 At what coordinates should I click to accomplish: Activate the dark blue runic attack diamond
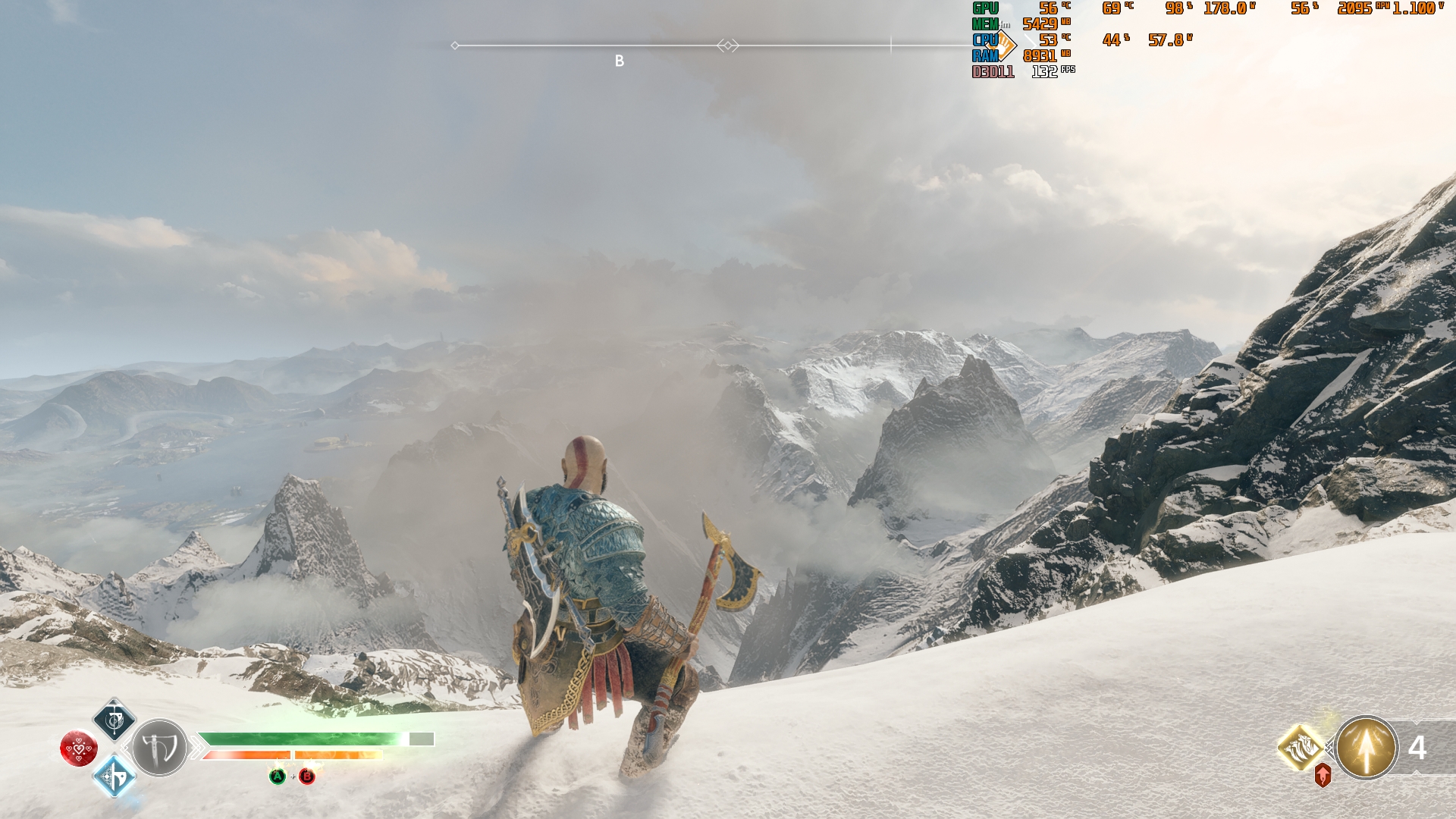pos(115,720)
